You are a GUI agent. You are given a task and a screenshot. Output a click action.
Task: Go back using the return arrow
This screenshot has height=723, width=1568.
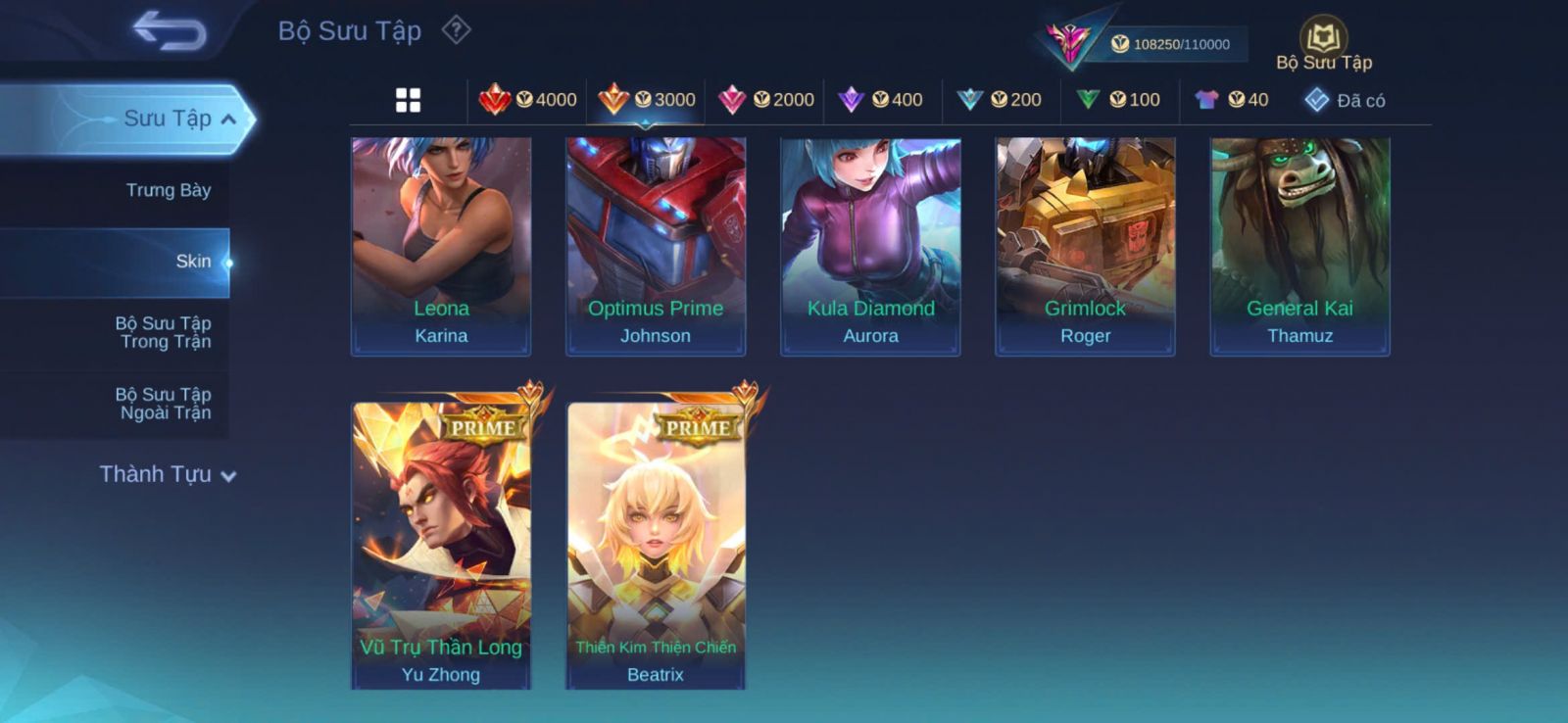[x=170, y=30]
